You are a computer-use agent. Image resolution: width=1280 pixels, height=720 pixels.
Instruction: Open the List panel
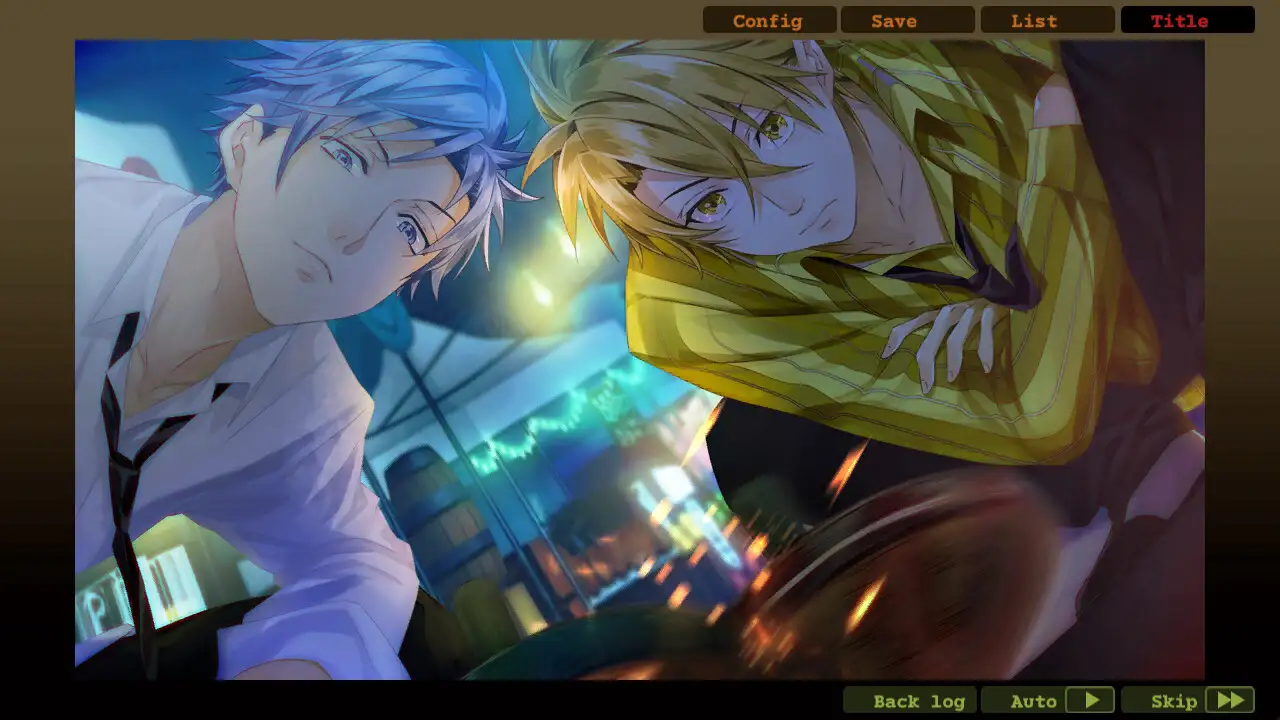1034,20
